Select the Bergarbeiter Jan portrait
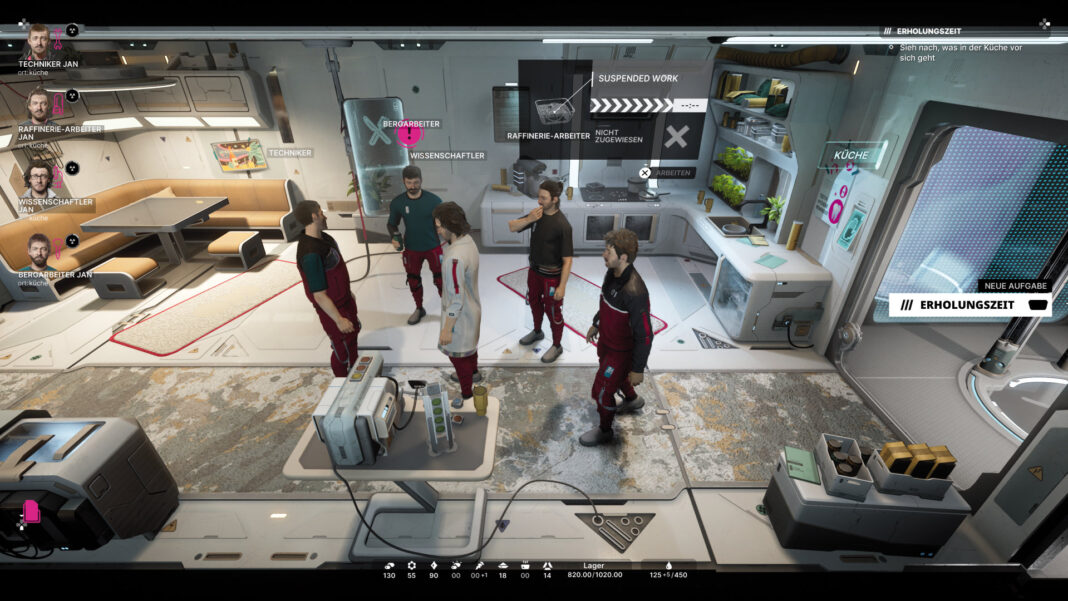This screenshot has width=1068, height=601. pyautogui.click(x=39, y=250)
